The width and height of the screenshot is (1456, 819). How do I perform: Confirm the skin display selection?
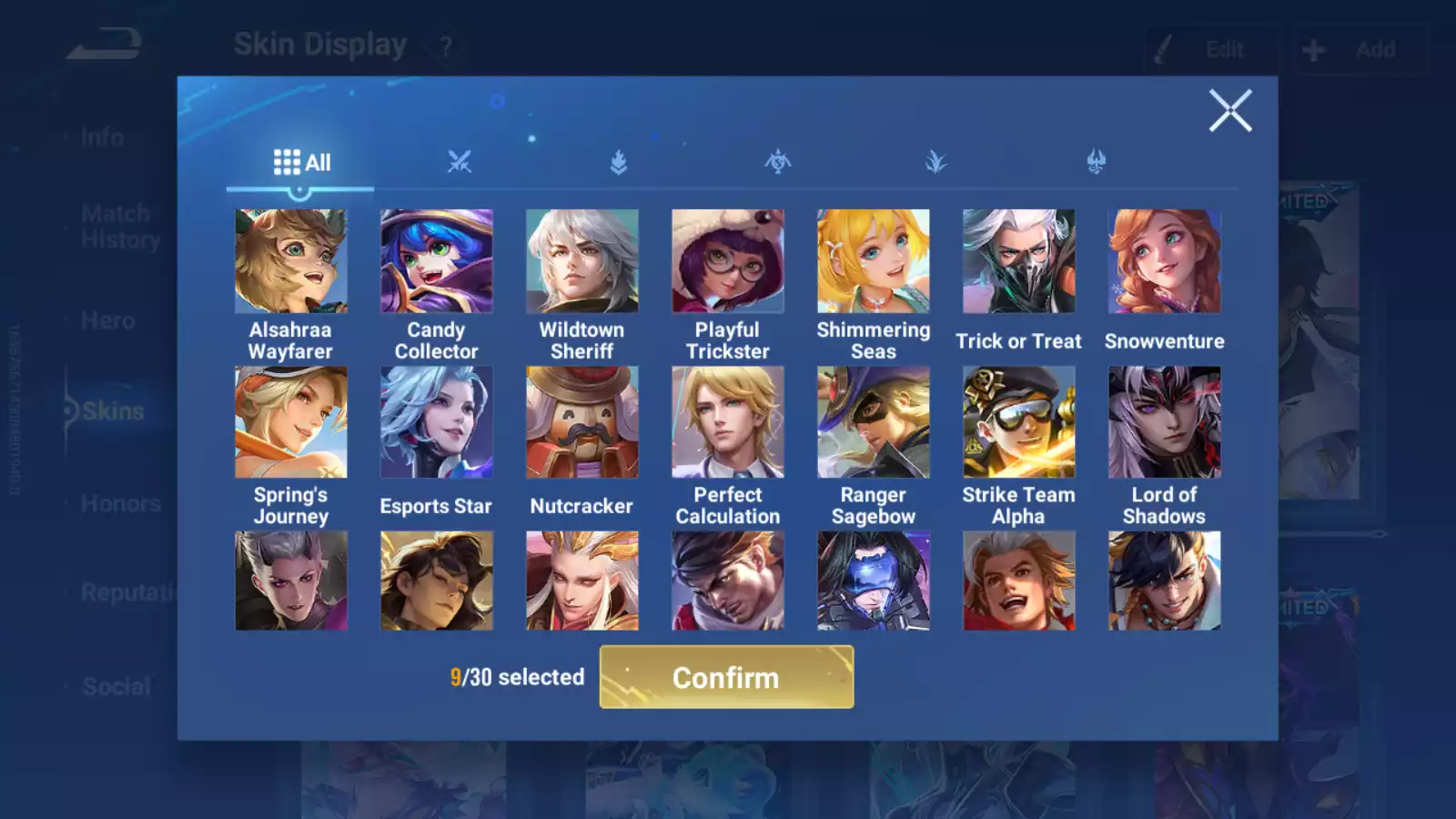coord(726,677)
